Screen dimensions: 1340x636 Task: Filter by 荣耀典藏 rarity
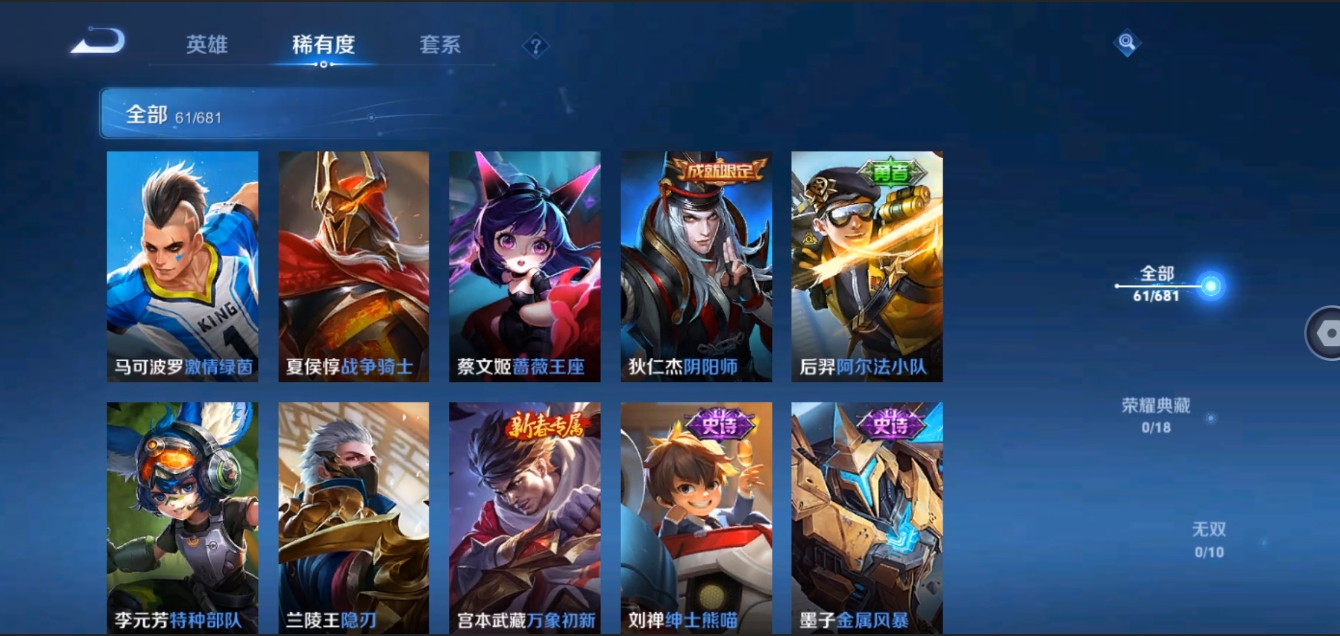1157,414
